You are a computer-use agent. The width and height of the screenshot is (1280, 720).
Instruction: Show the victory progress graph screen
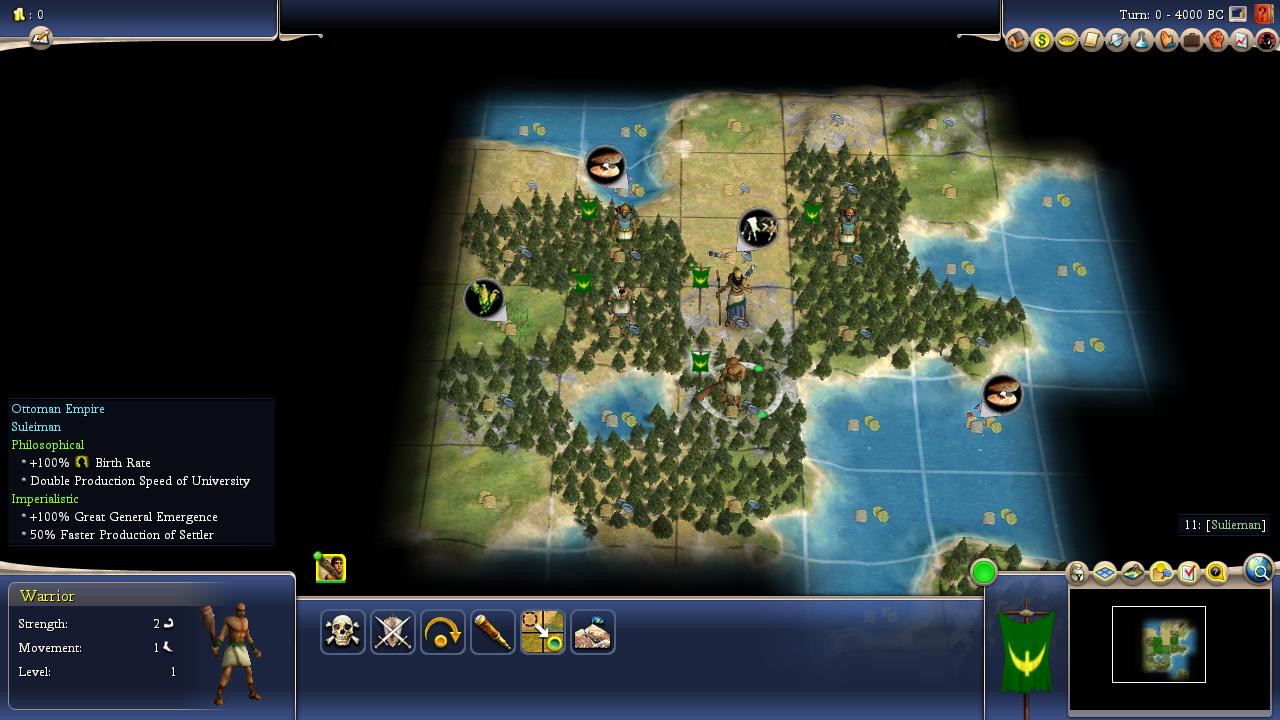1242,41
